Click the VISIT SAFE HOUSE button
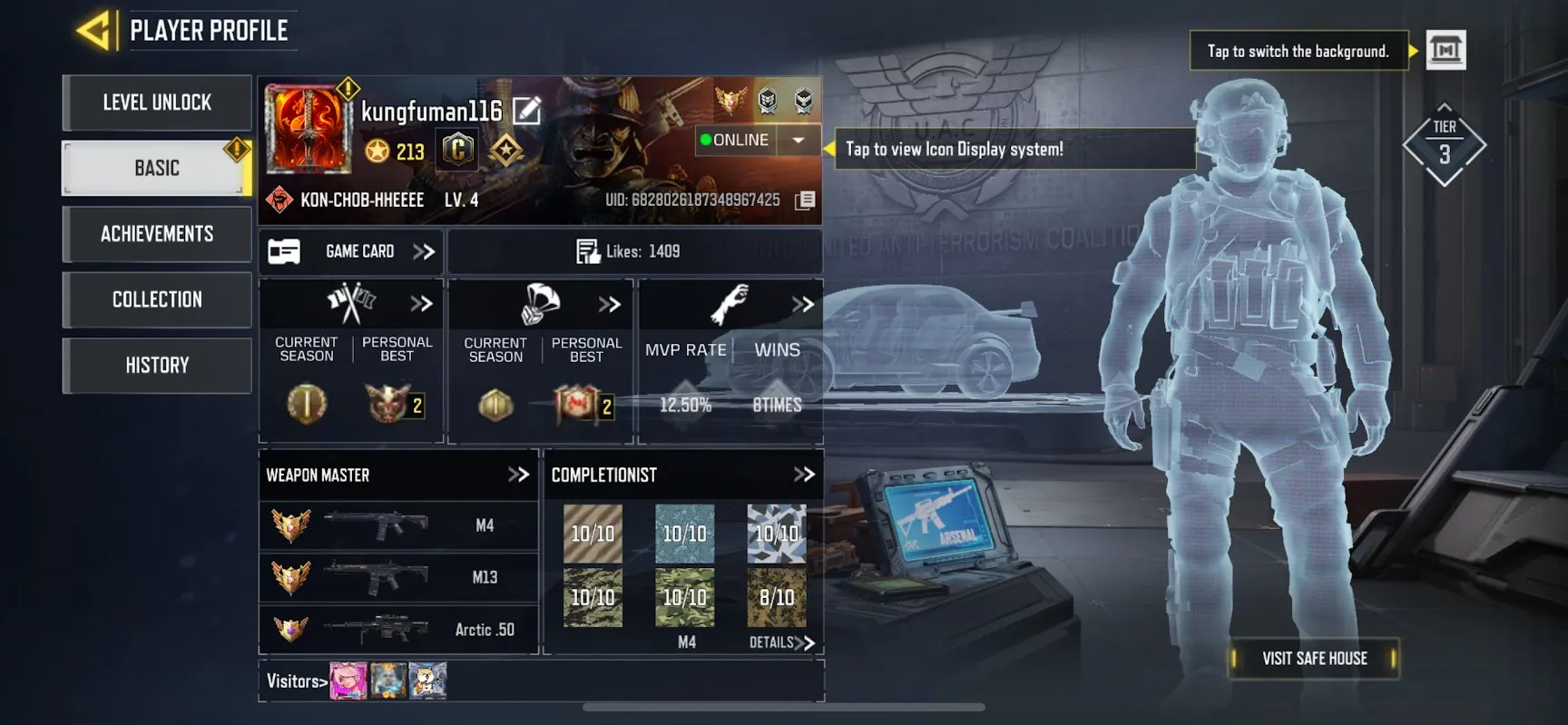The image size is (1568, 725). click(x=1313, y=659)
